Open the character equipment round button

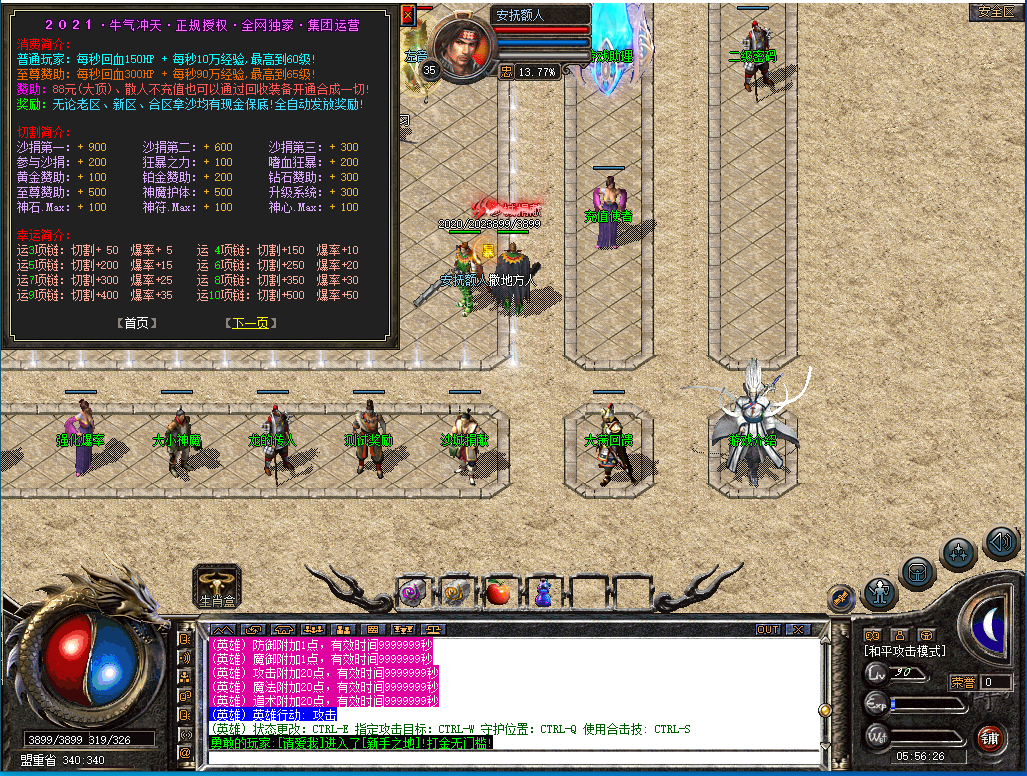coord(880,593)
